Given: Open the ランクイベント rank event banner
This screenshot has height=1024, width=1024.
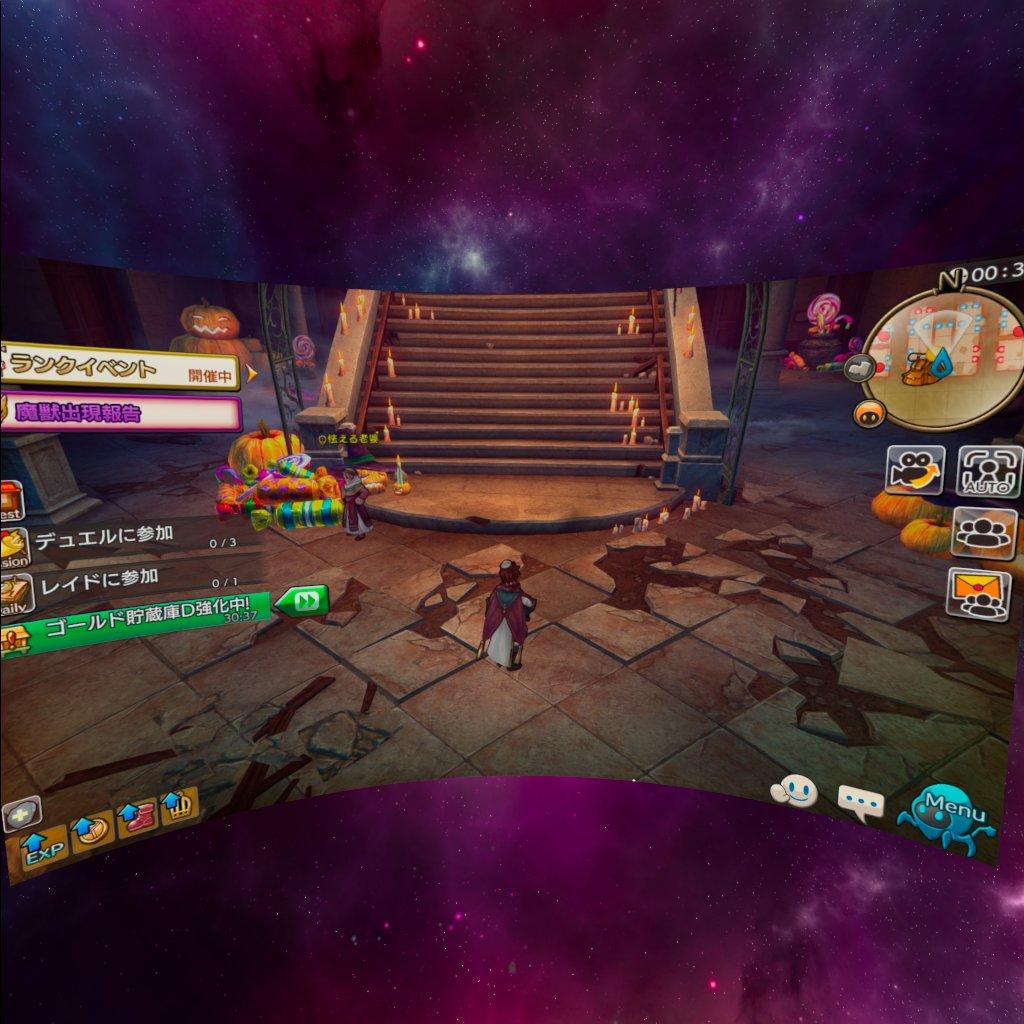Looking at the screenshot, I should click(120, 370).
